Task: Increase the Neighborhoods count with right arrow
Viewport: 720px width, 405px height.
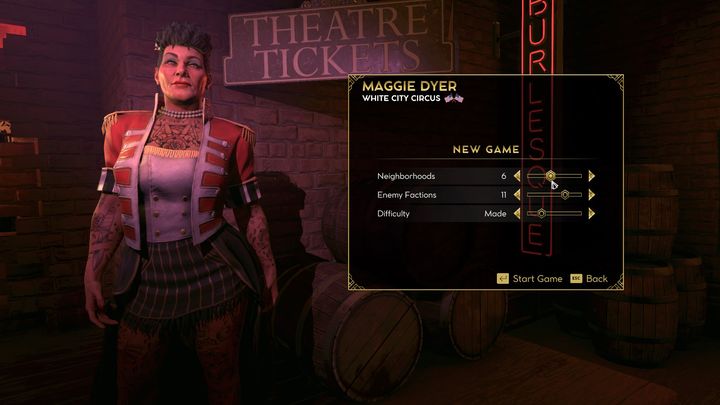Action: pyautogui.click(x=592, y=176)
